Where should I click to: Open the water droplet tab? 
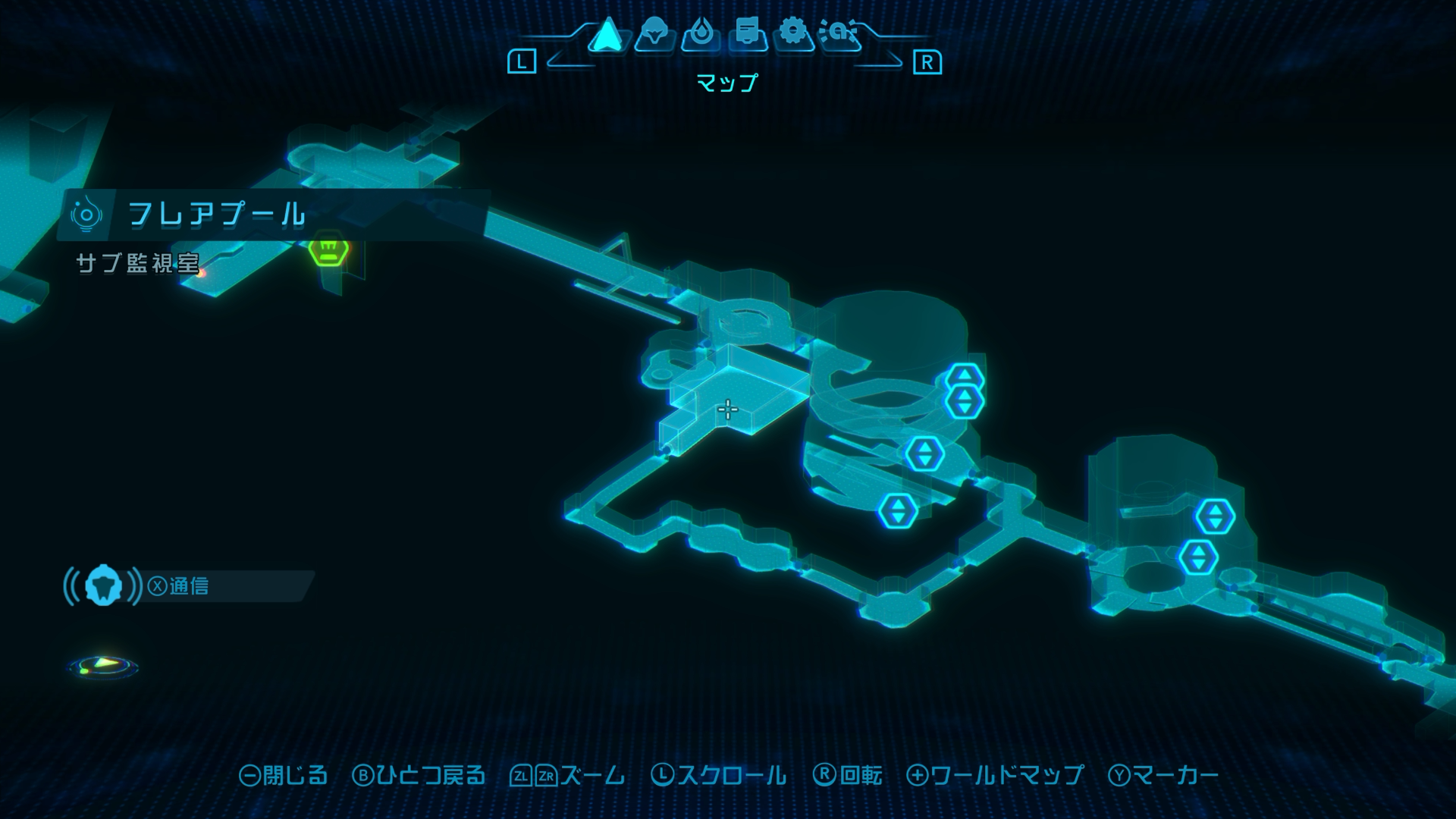click(x=701, y=33)
